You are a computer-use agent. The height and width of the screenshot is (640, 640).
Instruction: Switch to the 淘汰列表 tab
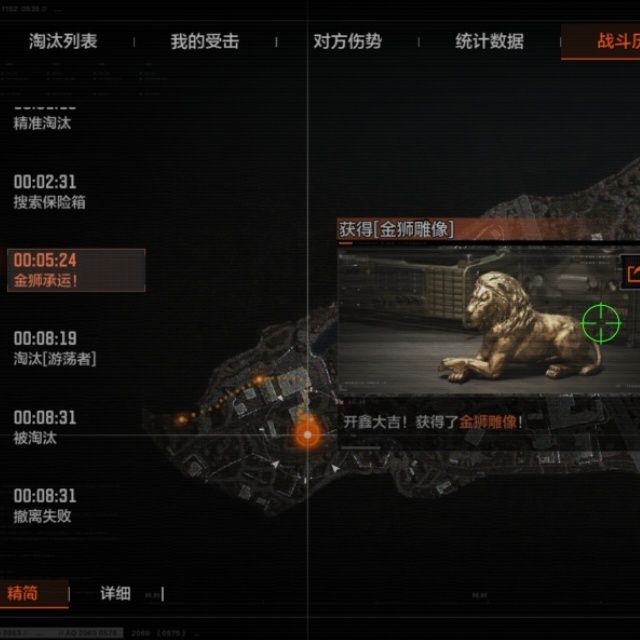tap(63, 42)
